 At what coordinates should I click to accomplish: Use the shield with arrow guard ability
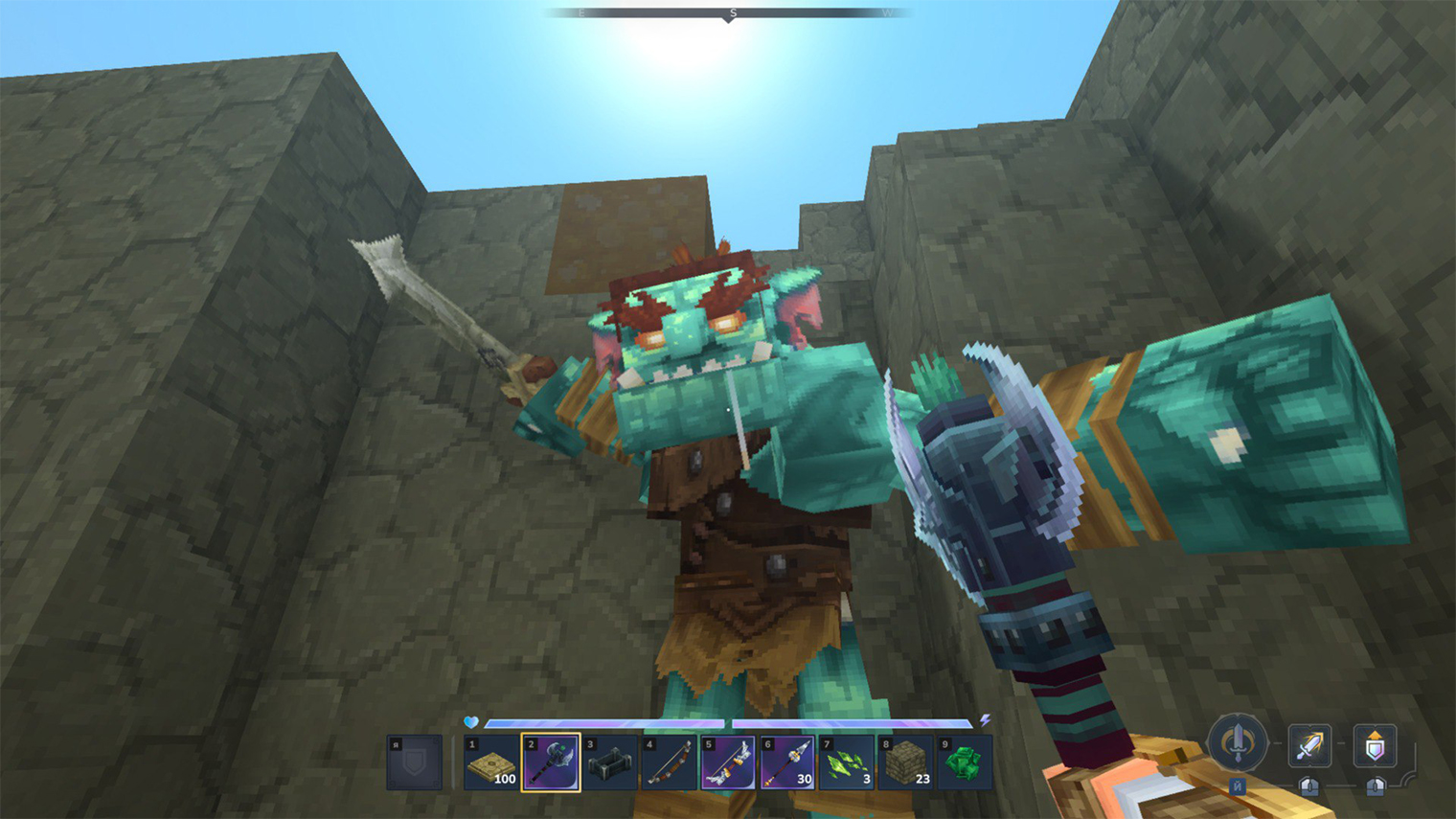coord(1375,746)
